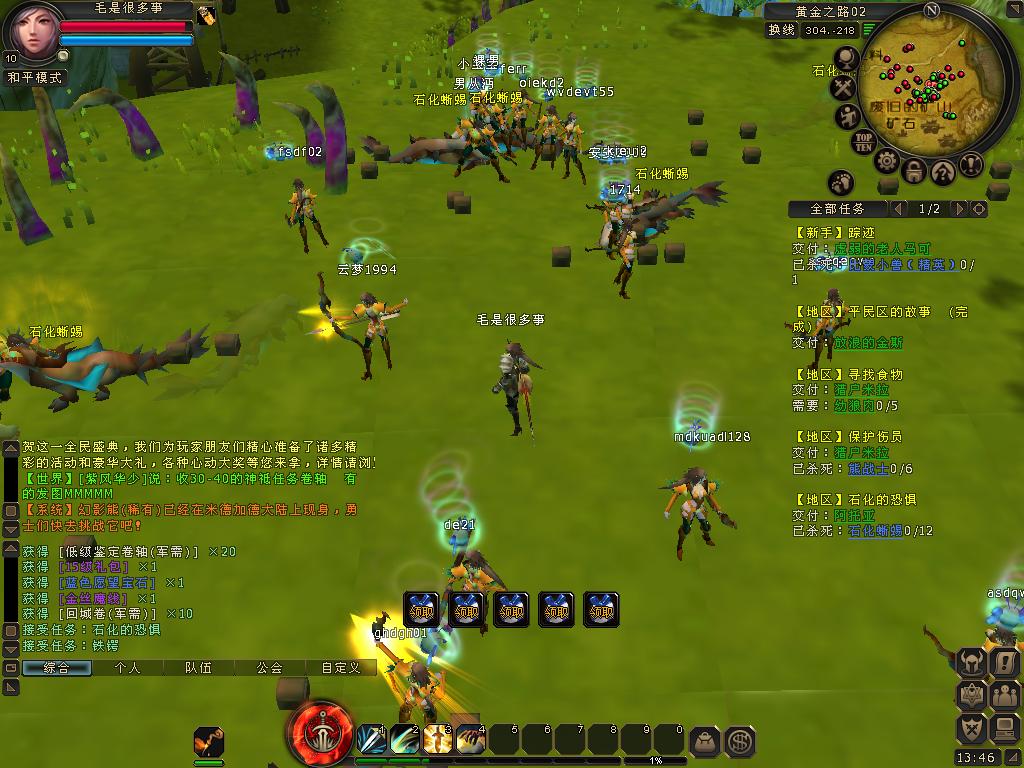1024x768 pixels.
Task: Click the padlock icon under the minimap
Action: pyautogui.click(x=913, y=172)
